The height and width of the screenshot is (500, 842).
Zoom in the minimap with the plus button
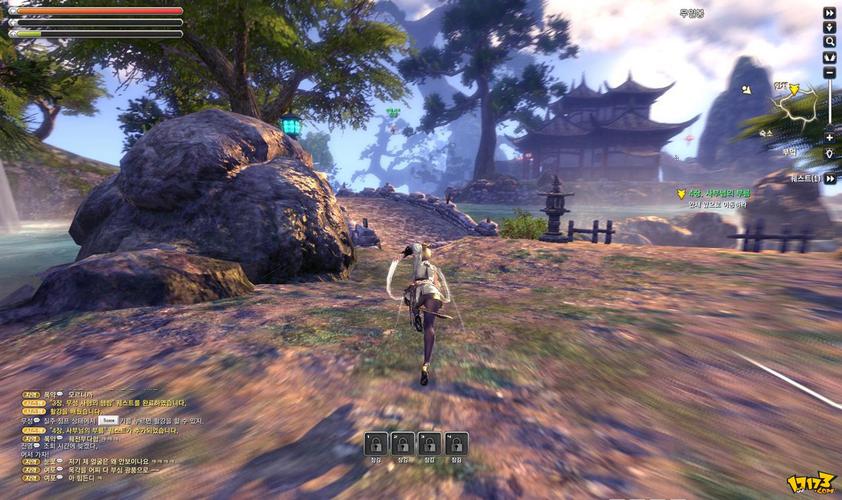(x=829, y=137)
